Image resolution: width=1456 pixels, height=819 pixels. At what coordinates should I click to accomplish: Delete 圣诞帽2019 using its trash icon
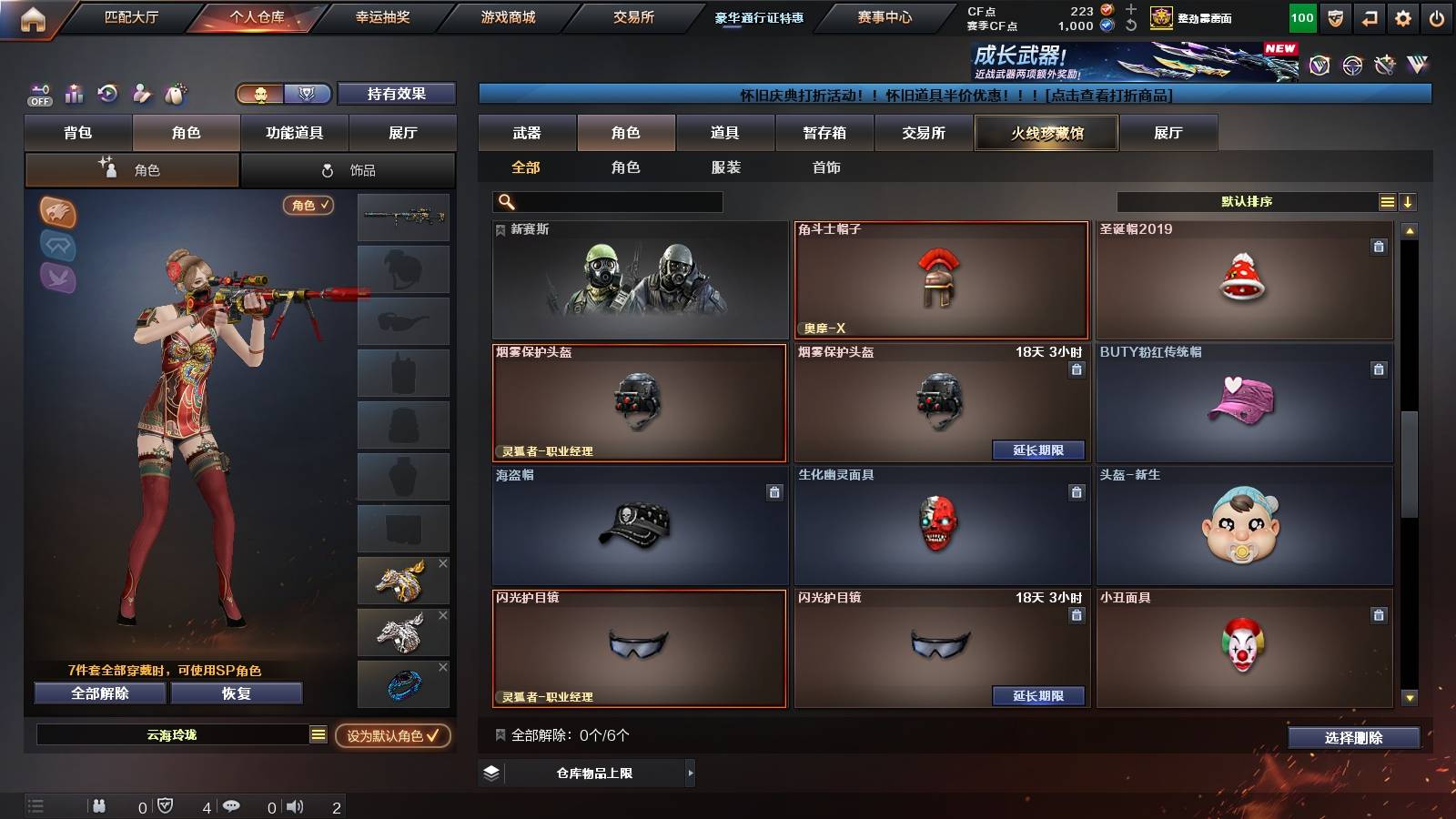tap(1379, 246)
